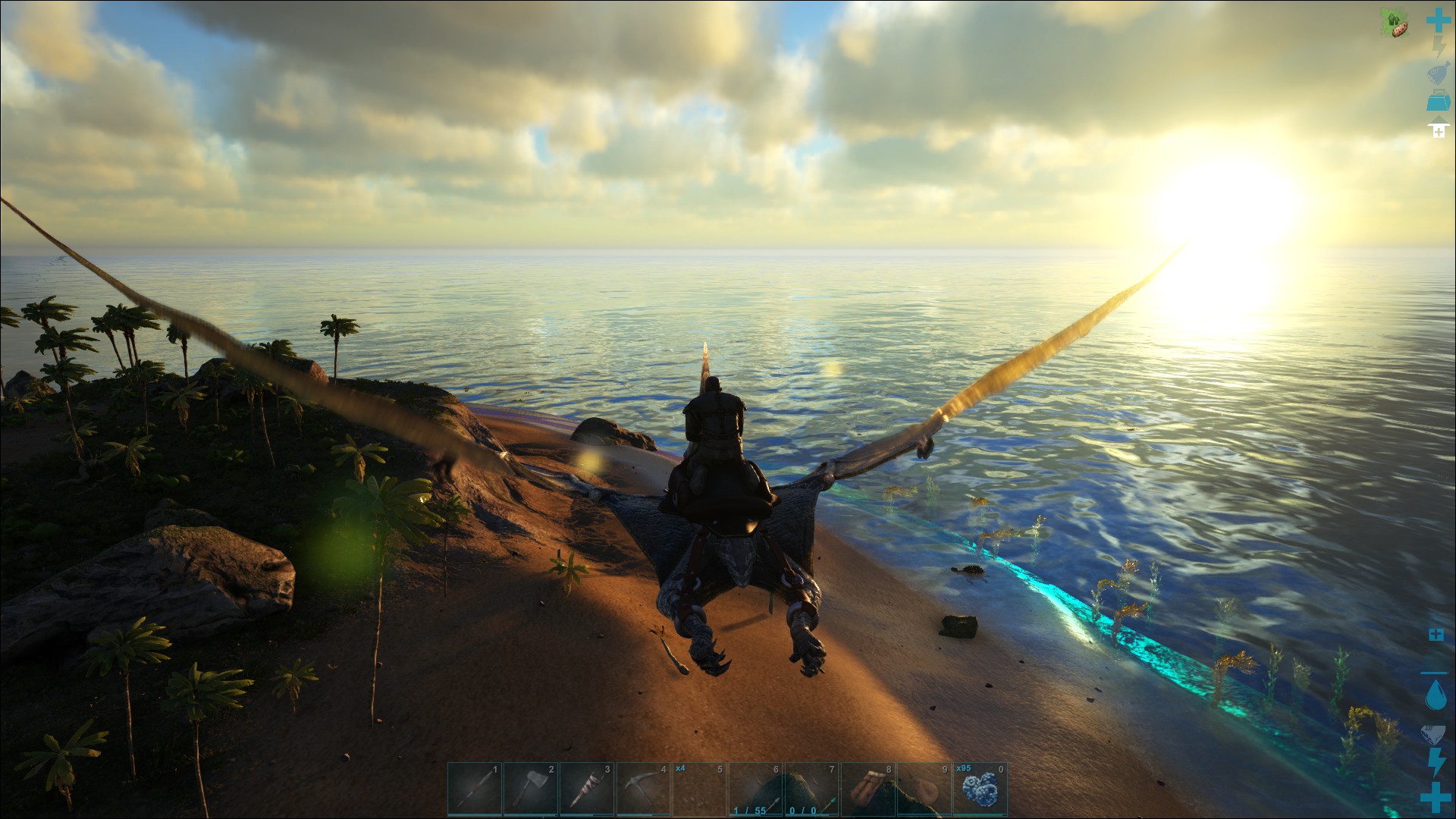This screenshot has width=1456, height=819.
Task: Click the durability bar under the Azulberry stack
Action: (x=981, y=814)
